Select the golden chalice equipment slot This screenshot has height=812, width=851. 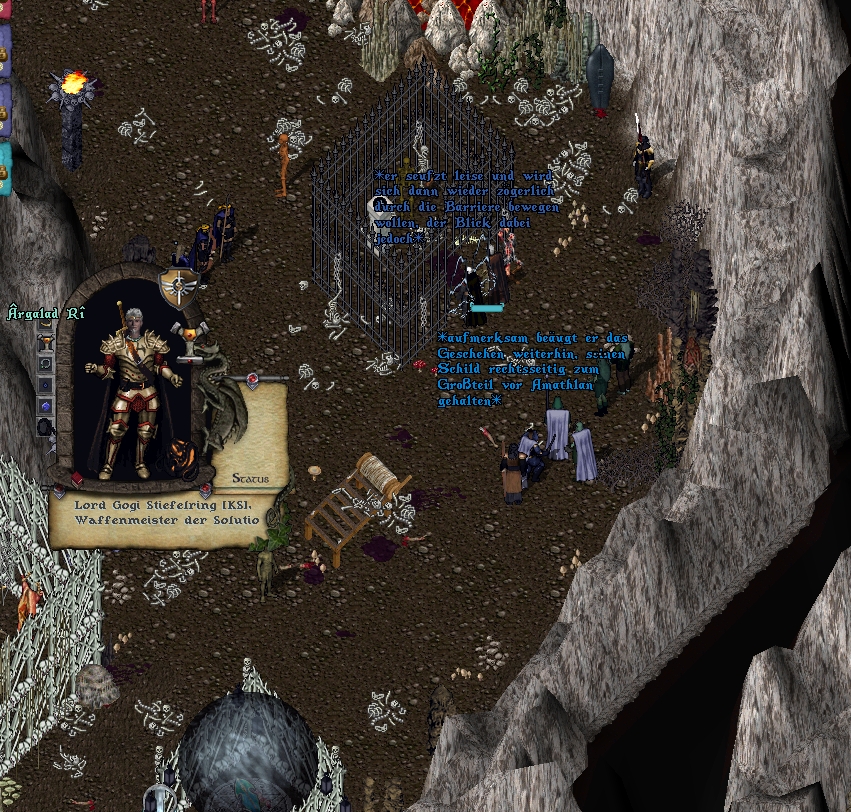[x=44, y=344]
